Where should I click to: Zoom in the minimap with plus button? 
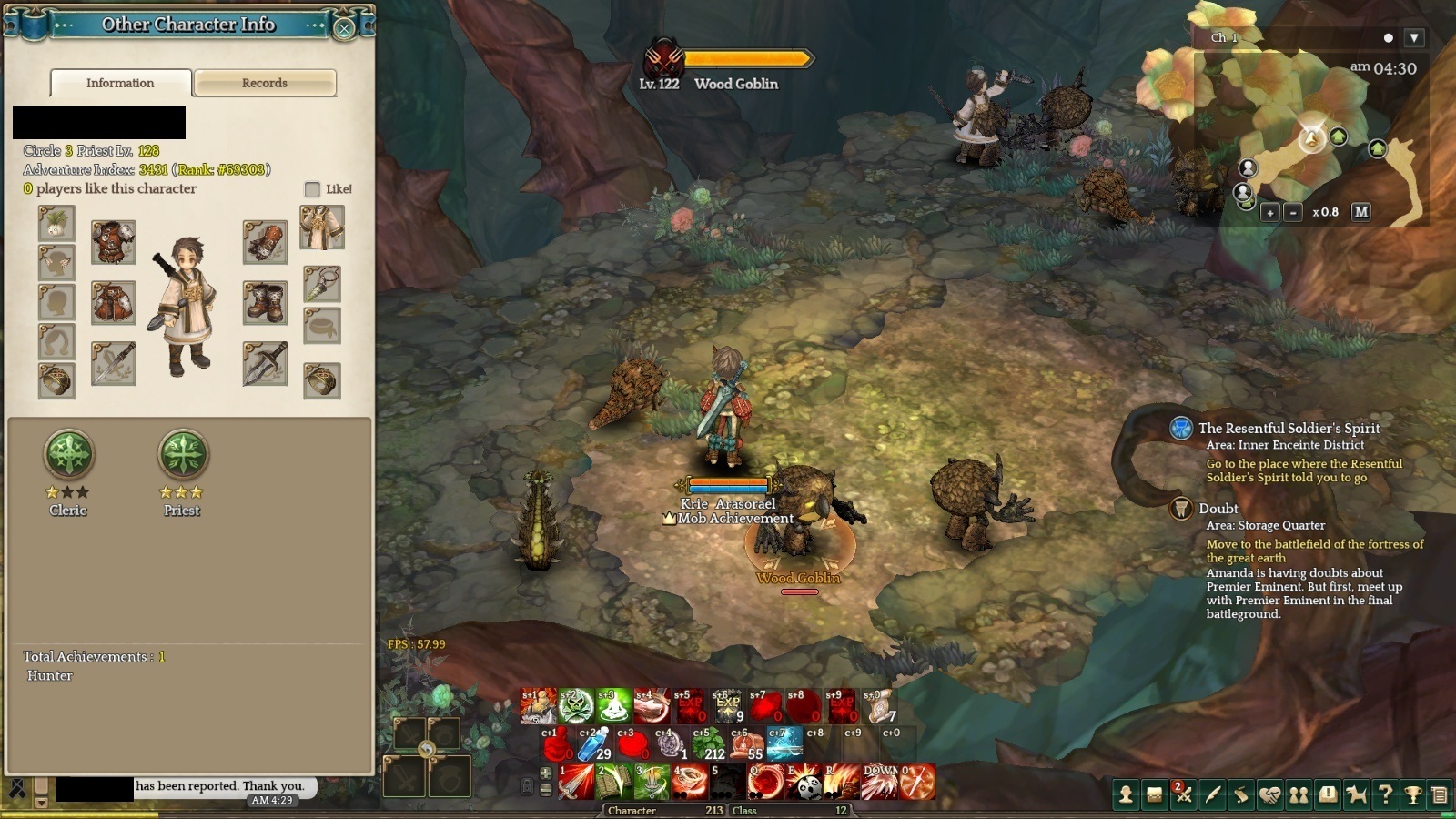pyautogui.click(x=1270, y=212)
